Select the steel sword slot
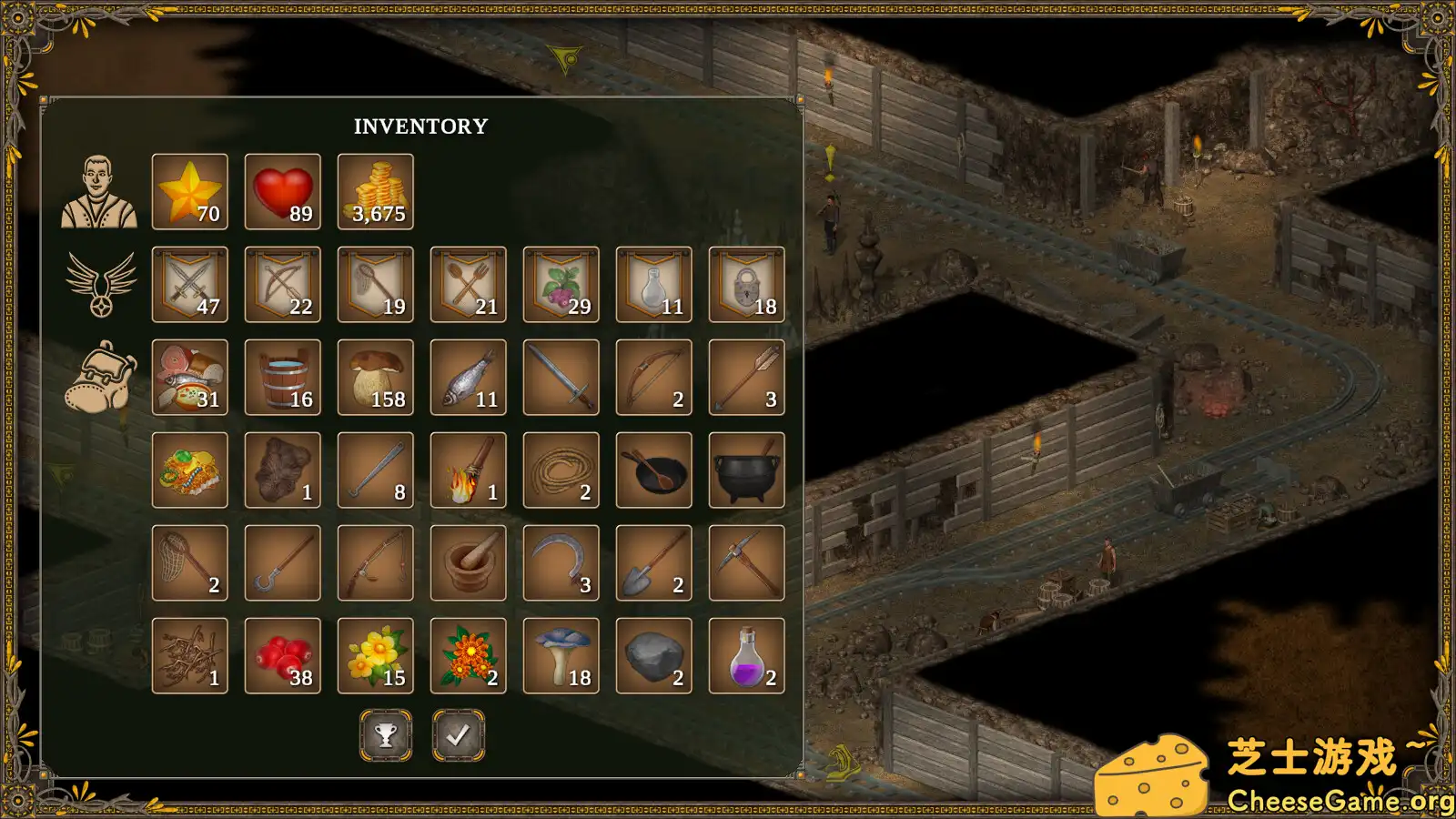This screenshot has width=1456, height=819. pyautogui.click(x=561, y=377)
